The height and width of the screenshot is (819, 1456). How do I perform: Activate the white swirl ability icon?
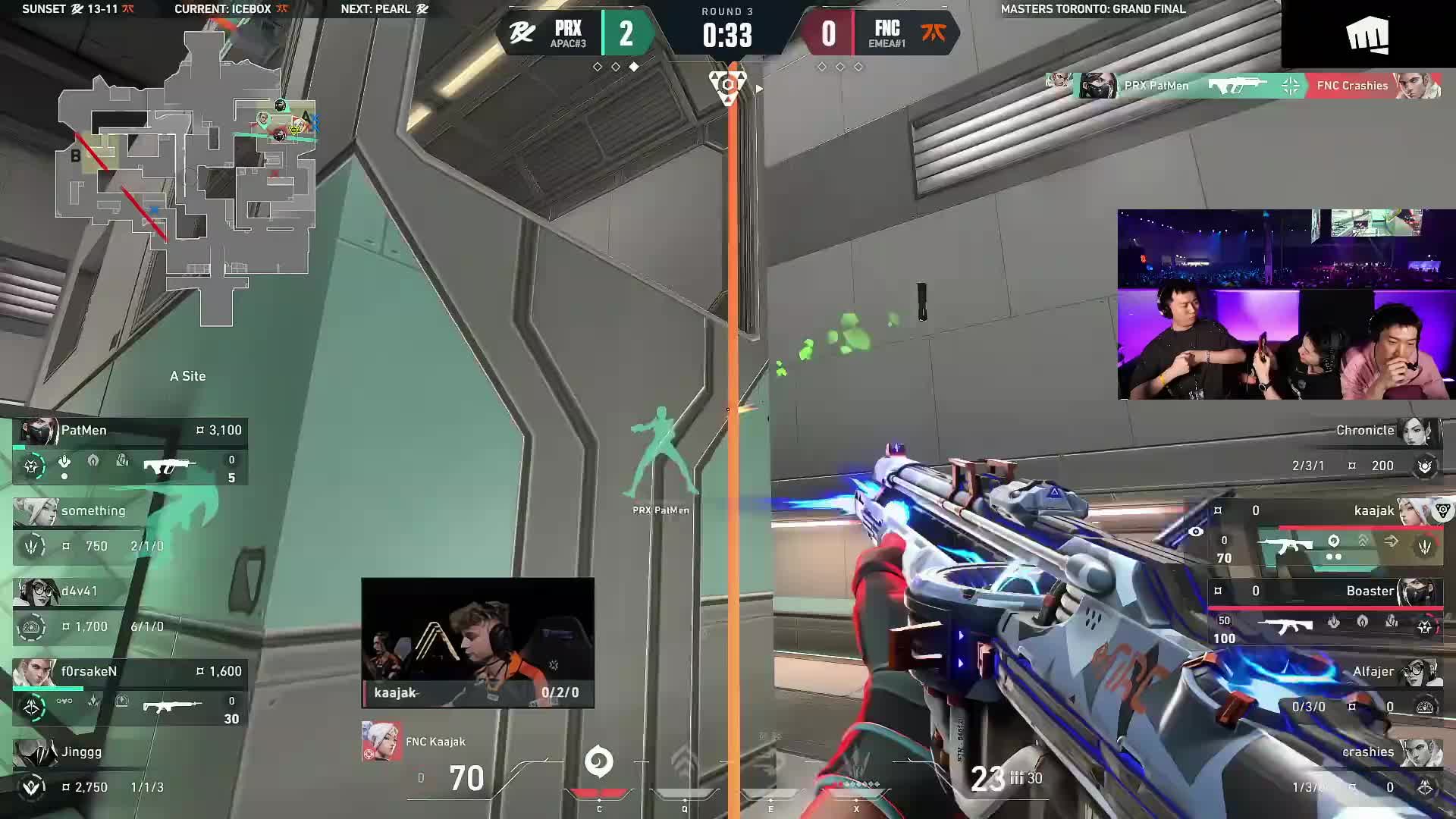click(x=598, y=761)
